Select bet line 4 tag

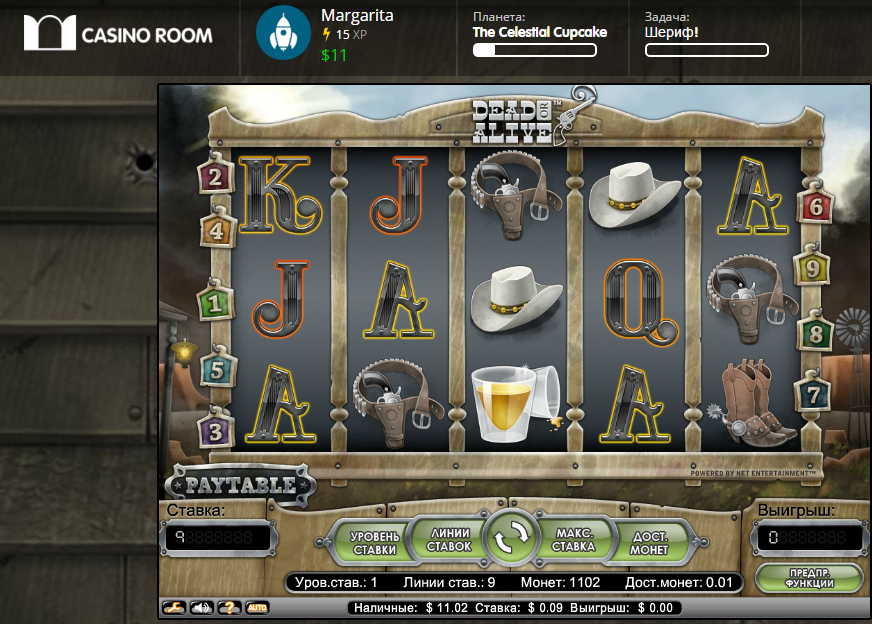(x=219, y=231)
